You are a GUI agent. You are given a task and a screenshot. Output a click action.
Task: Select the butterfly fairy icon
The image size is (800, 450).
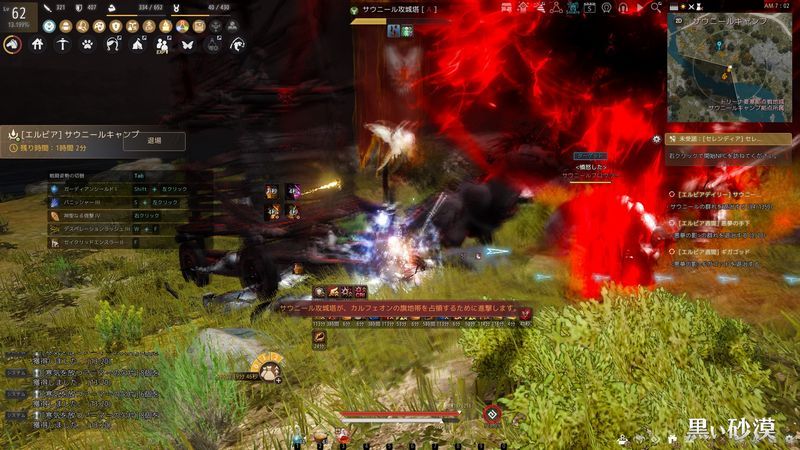[187, 44]
